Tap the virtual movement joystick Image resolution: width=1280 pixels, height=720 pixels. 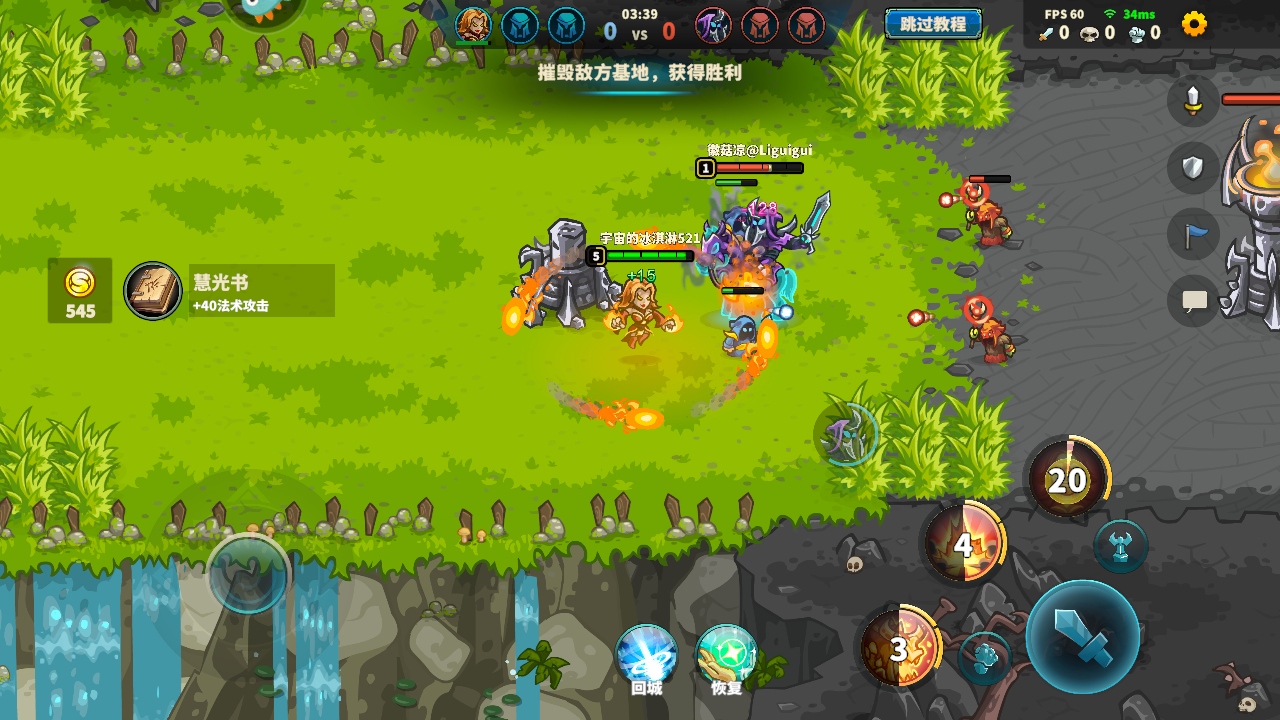pyautogui.click(x=248, y=574)
